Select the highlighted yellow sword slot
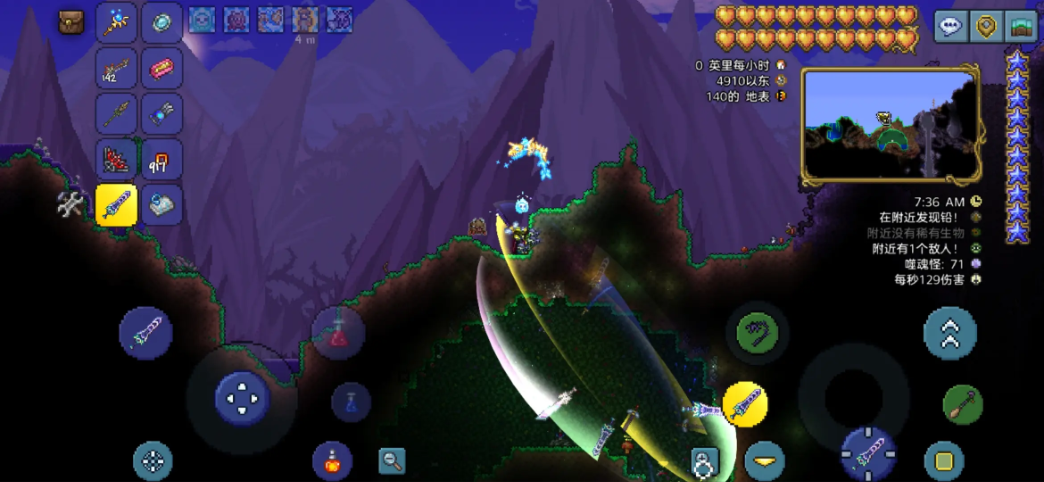The height and width of the screenshot is (482, 1044). (x=116, y=205)
